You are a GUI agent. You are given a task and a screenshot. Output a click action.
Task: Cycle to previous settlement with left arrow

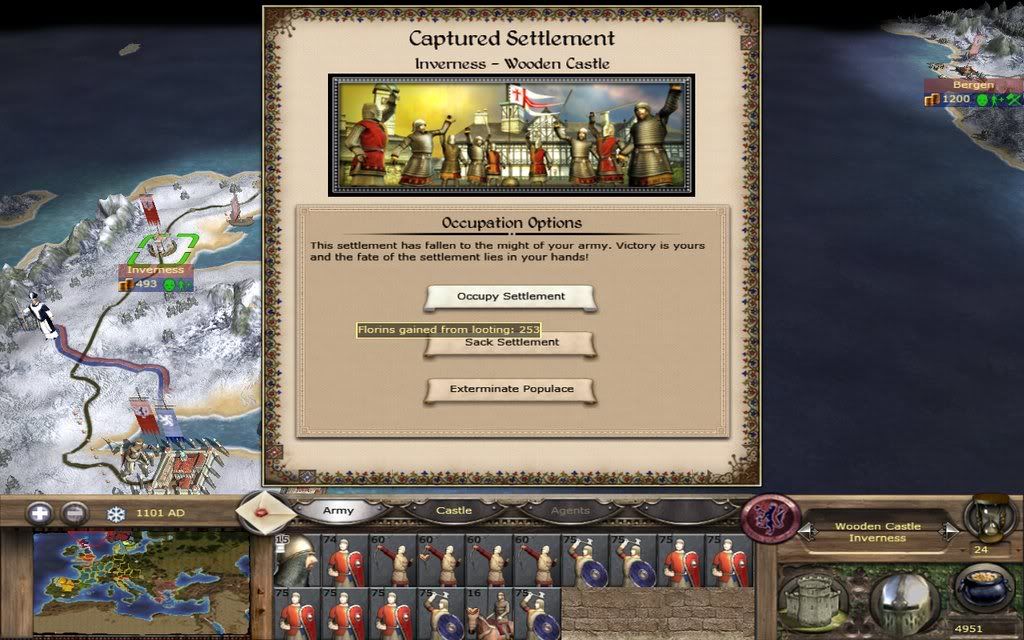(807, 533)
